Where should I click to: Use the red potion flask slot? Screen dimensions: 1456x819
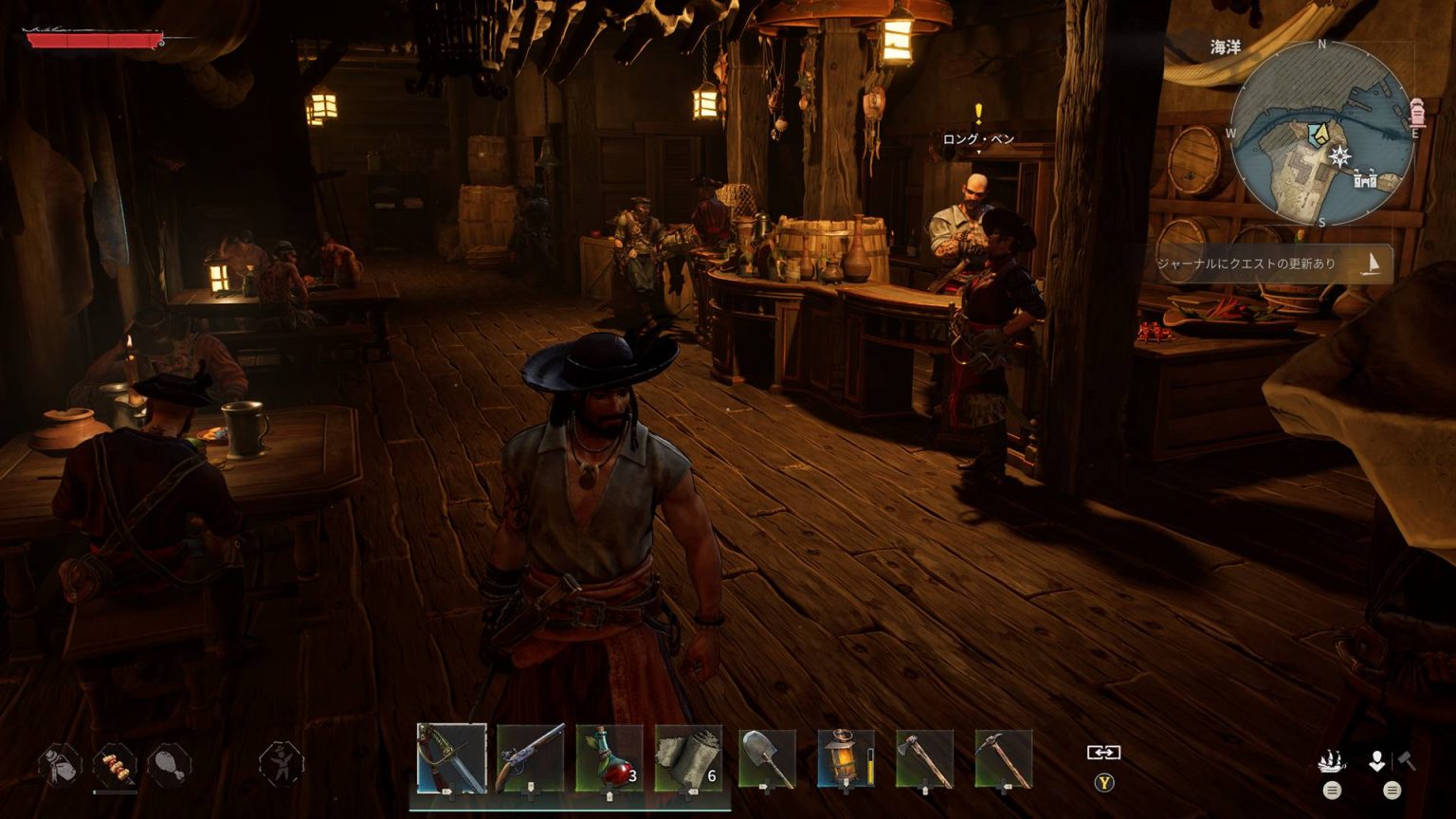click(609, 757)
